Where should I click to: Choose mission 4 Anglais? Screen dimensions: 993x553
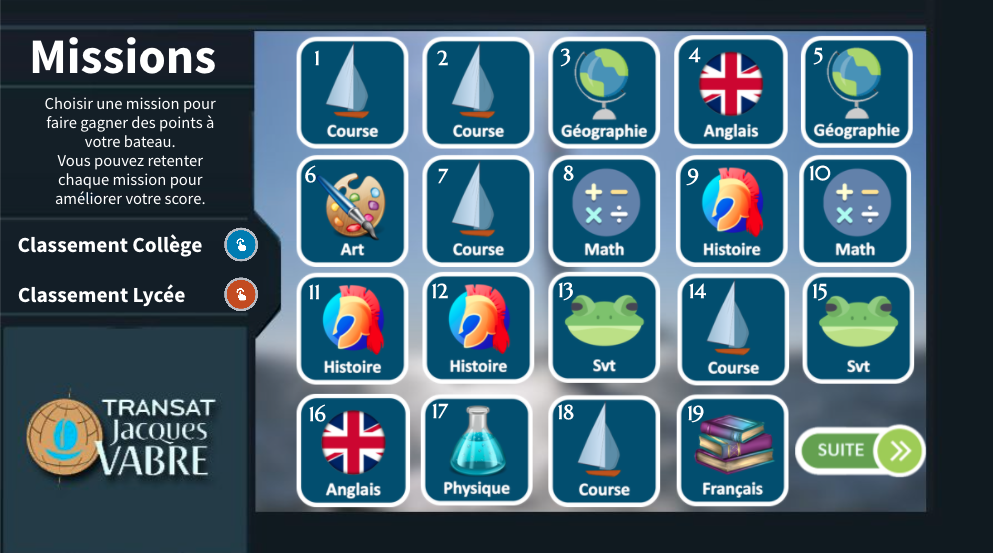pyautogui.click(x=731, y=92)
